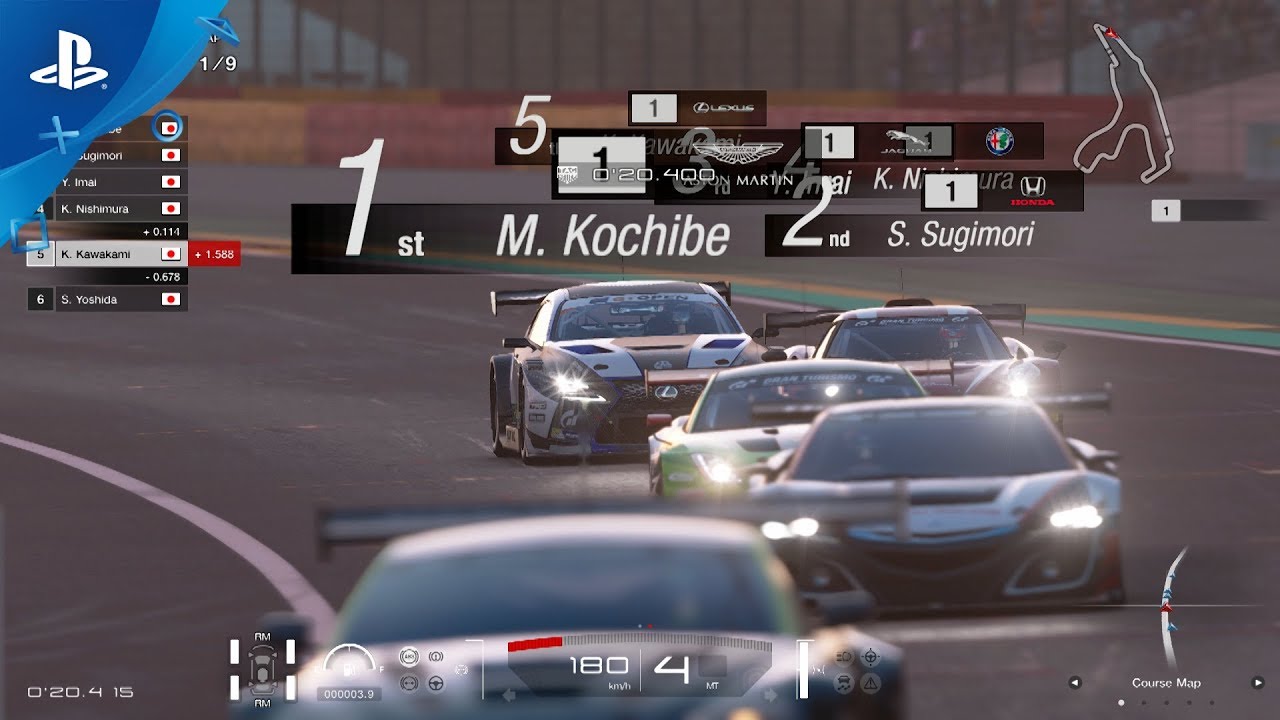Click the hazard warning triangle icon
1280x720 pixels.
pyautogui.click(x=870, y=683)
